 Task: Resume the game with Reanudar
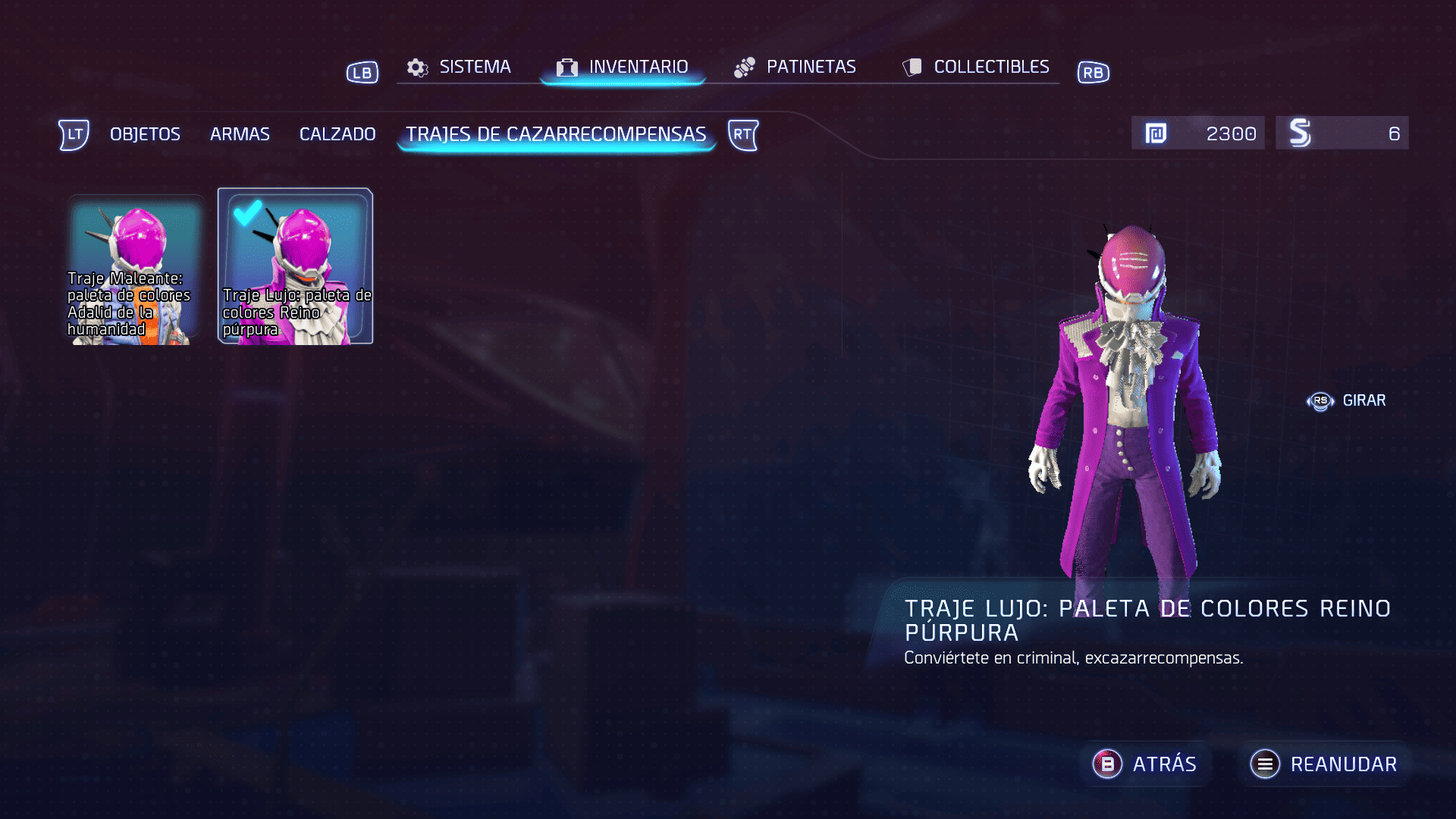coord(1324,764)
